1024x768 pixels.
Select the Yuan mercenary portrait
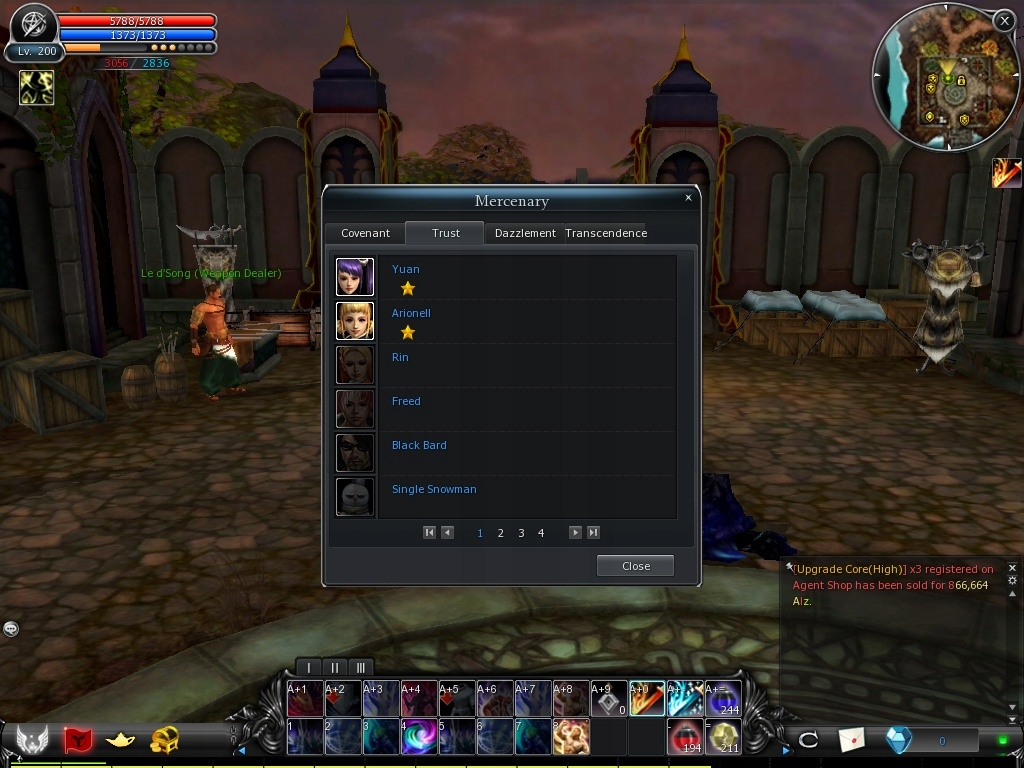tap(355, 277)
